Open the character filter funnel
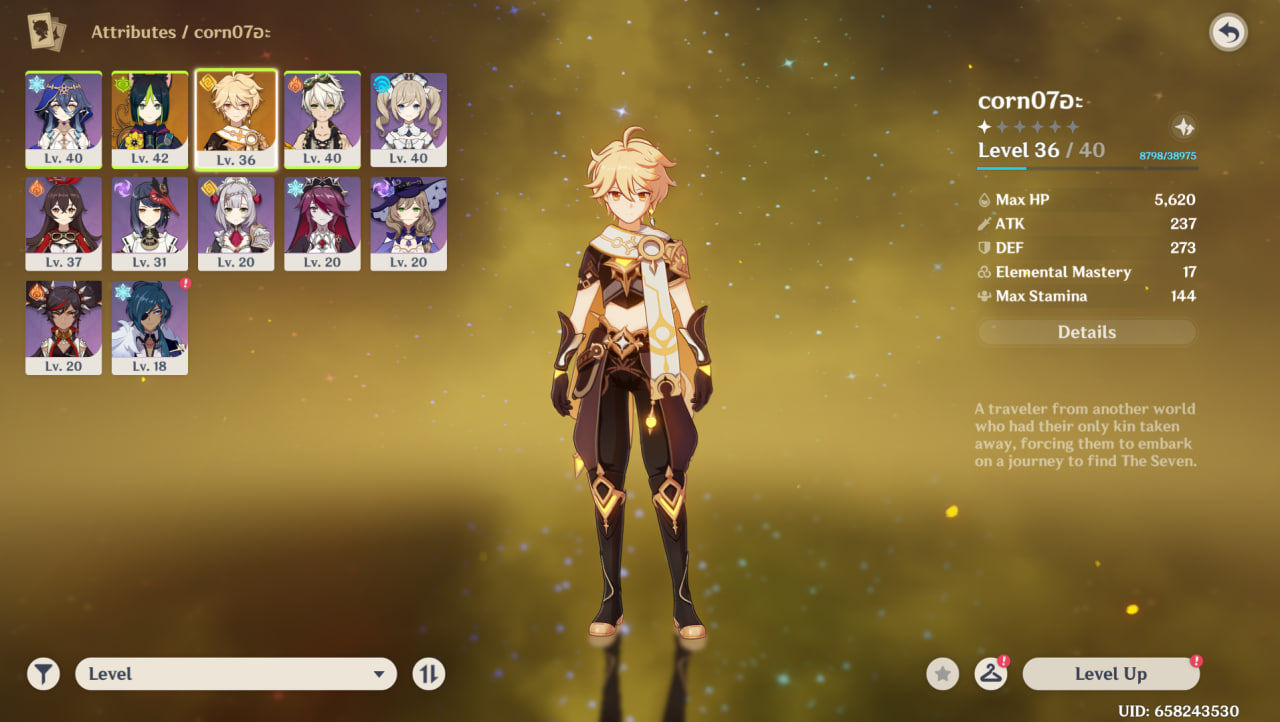The image size is (1280, 722). (43, 674)
